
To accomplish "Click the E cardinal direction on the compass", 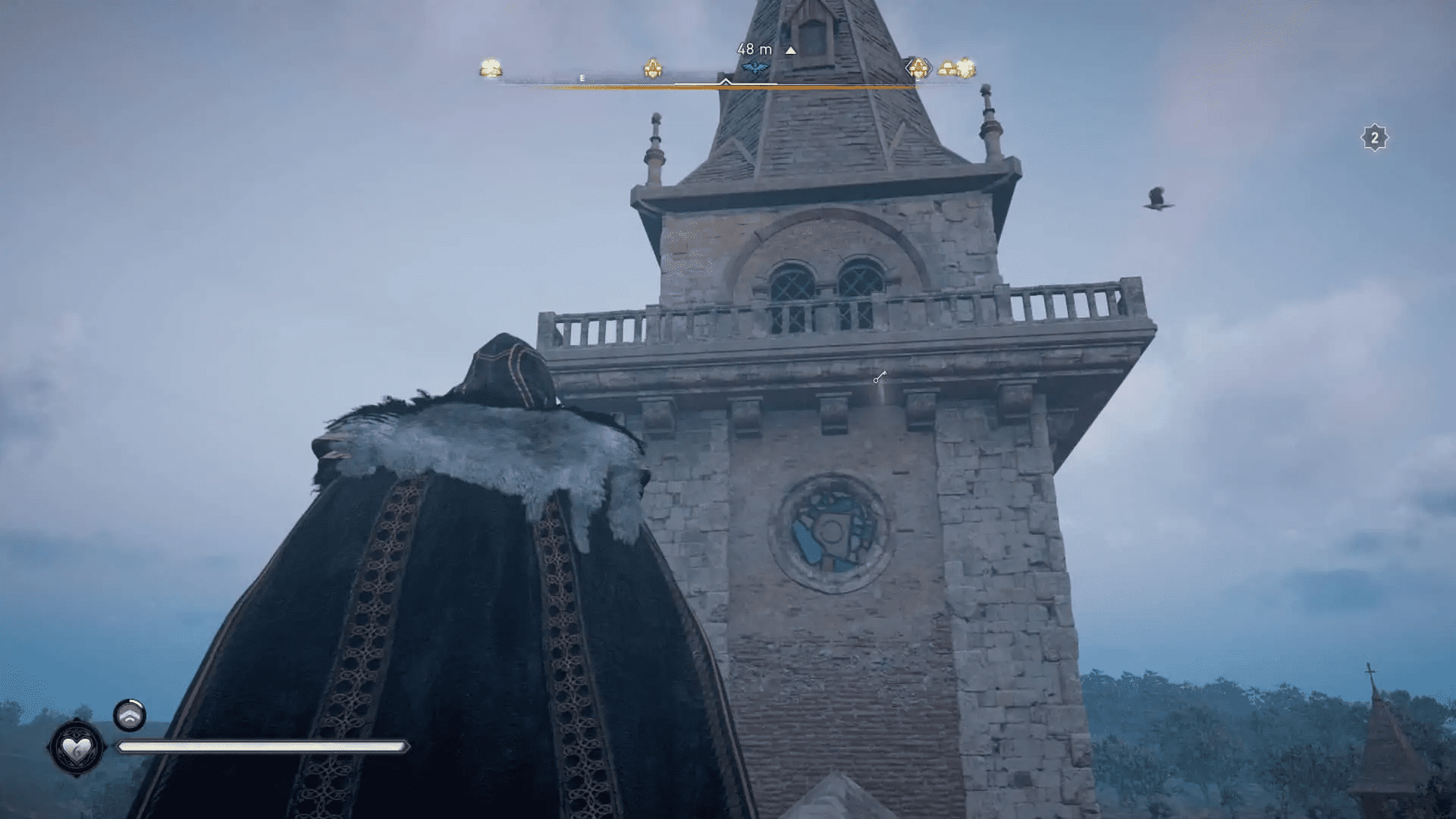I will tap(582, 77).
